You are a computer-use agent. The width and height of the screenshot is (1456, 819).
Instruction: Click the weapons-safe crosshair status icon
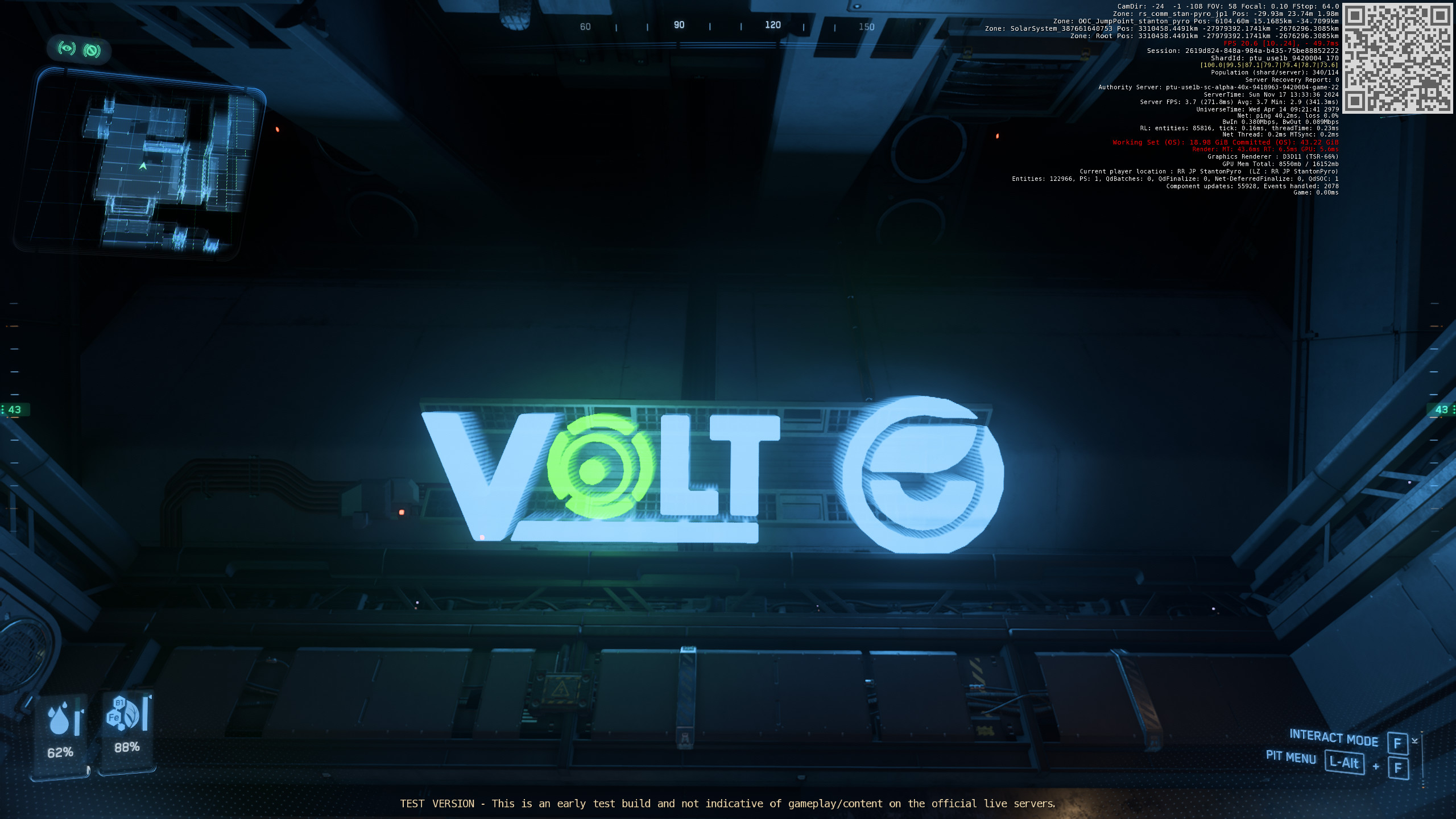91,51
